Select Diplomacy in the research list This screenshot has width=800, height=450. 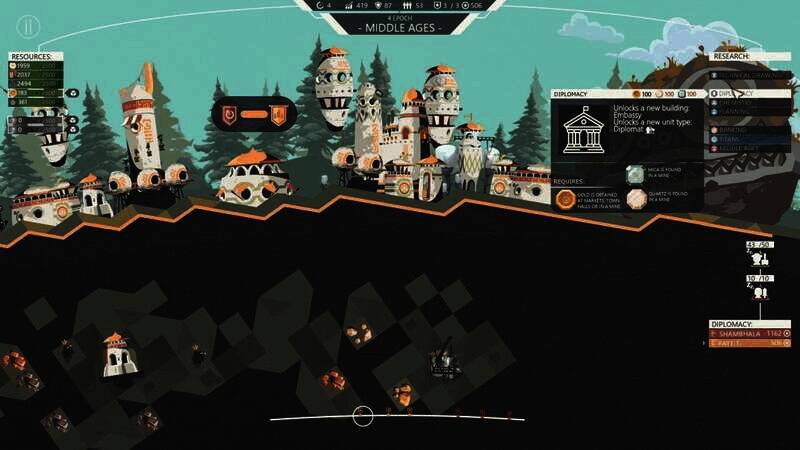coord(740,93)
